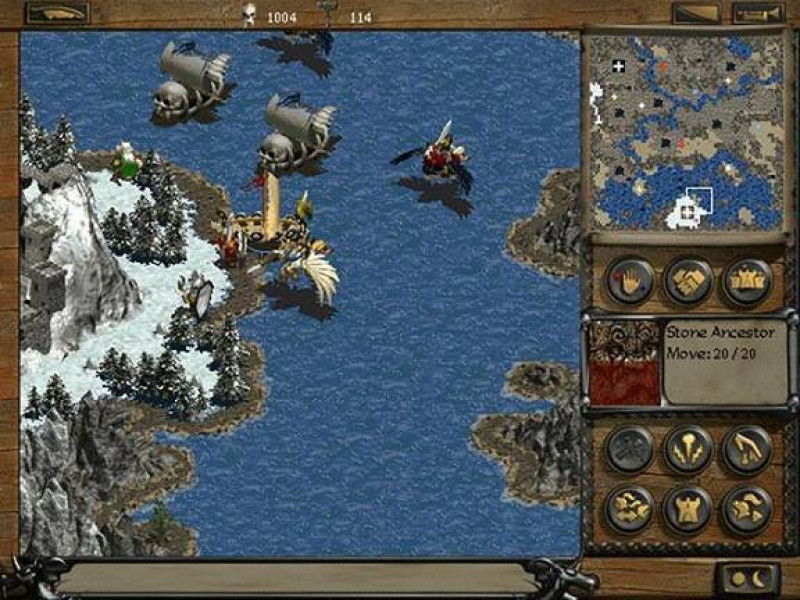Viewport: 800px width, 600px height.
Task: Activate the lightning torch spell button
Action: 689,450
